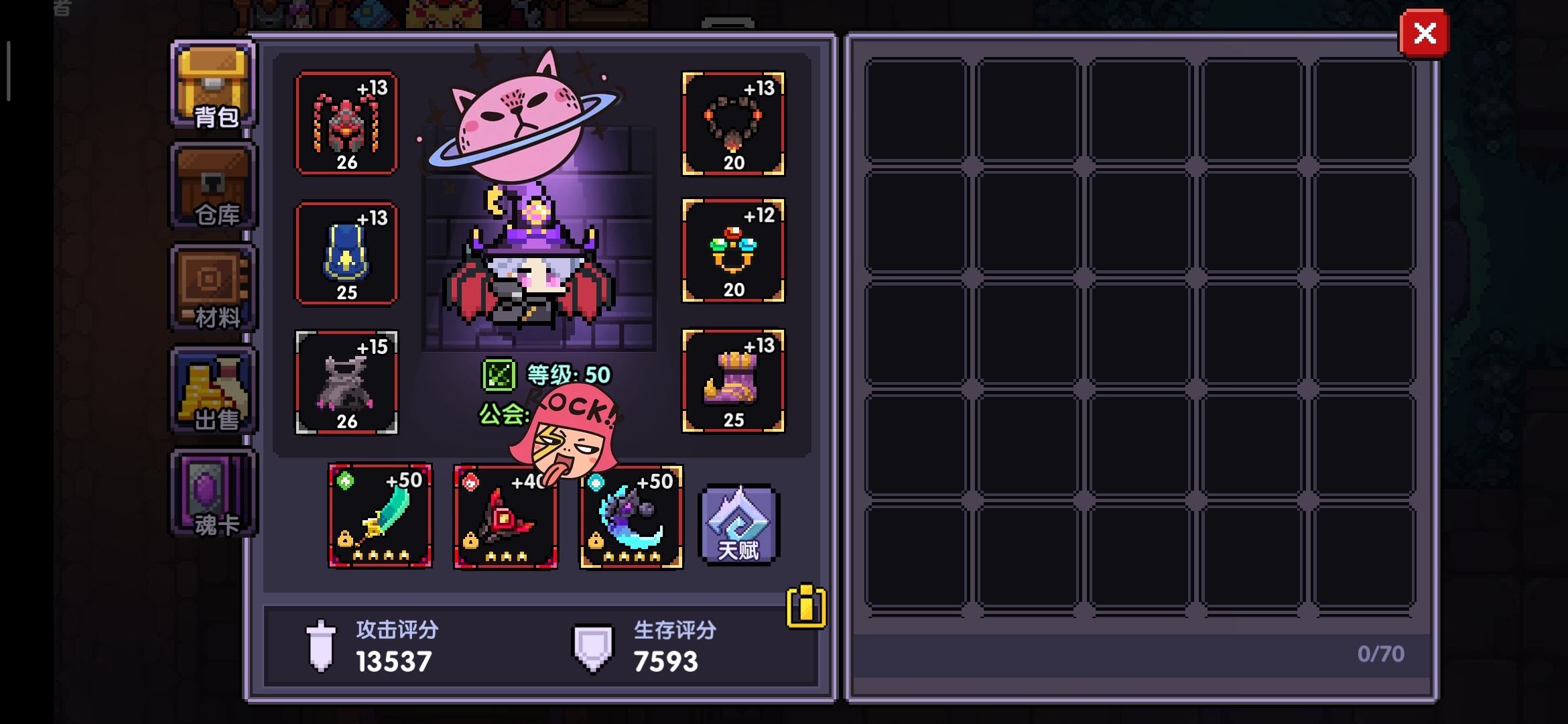Select the green feather blade weapon
The height and width of the screenshot is (724, 1568).
click(x=380, y=516)
